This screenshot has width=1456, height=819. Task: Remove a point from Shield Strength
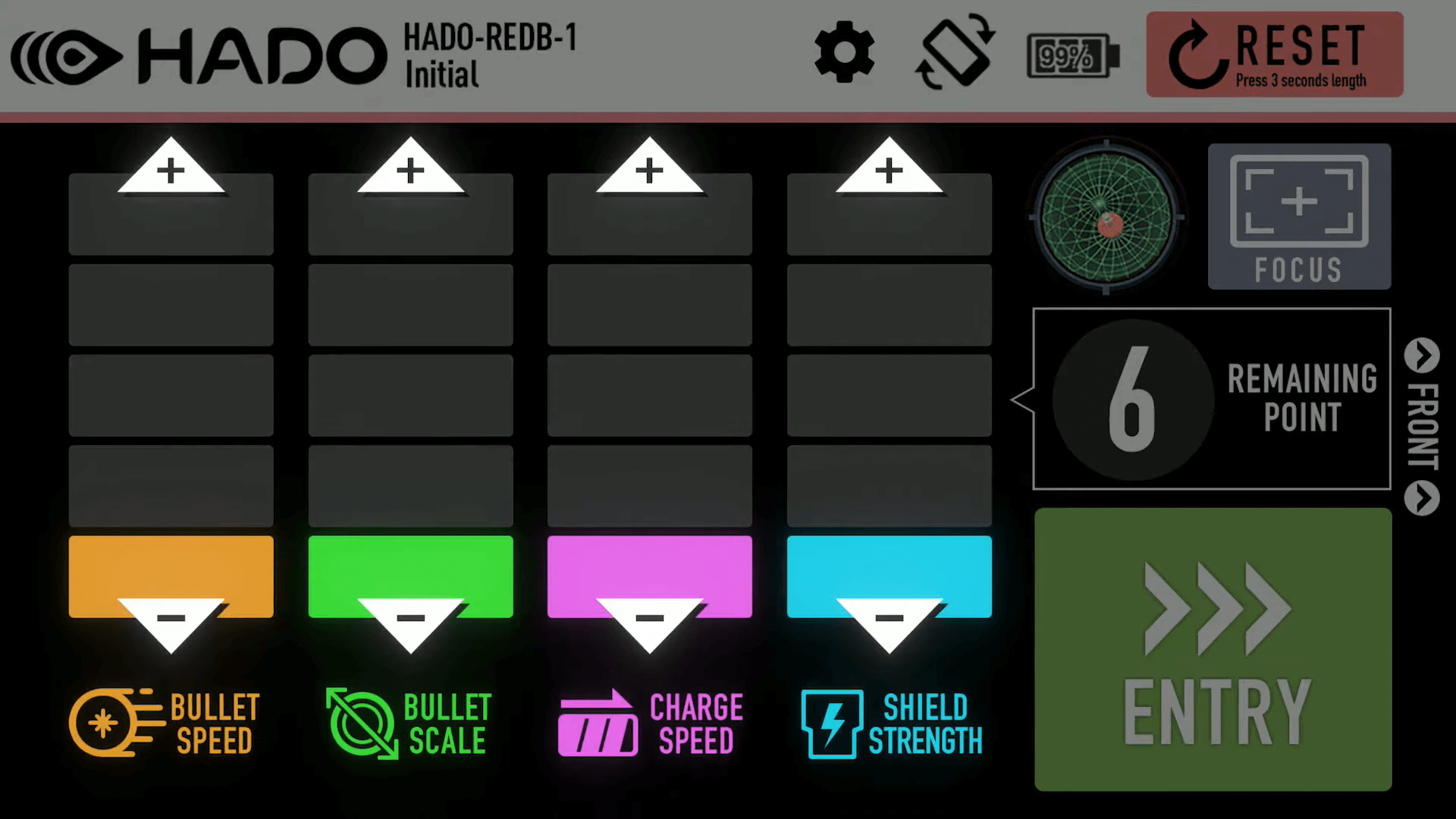click(889, 622)
